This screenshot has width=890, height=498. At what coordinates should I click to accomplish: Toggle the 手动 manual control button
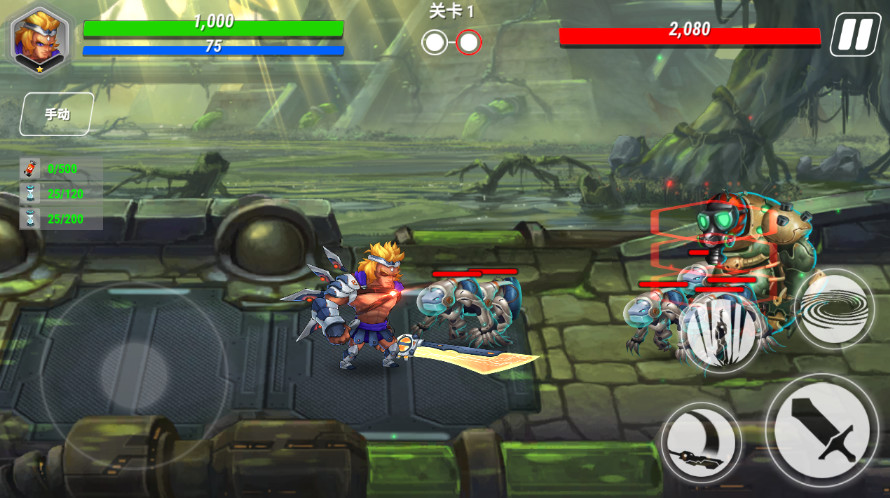[x=57, y=114]
